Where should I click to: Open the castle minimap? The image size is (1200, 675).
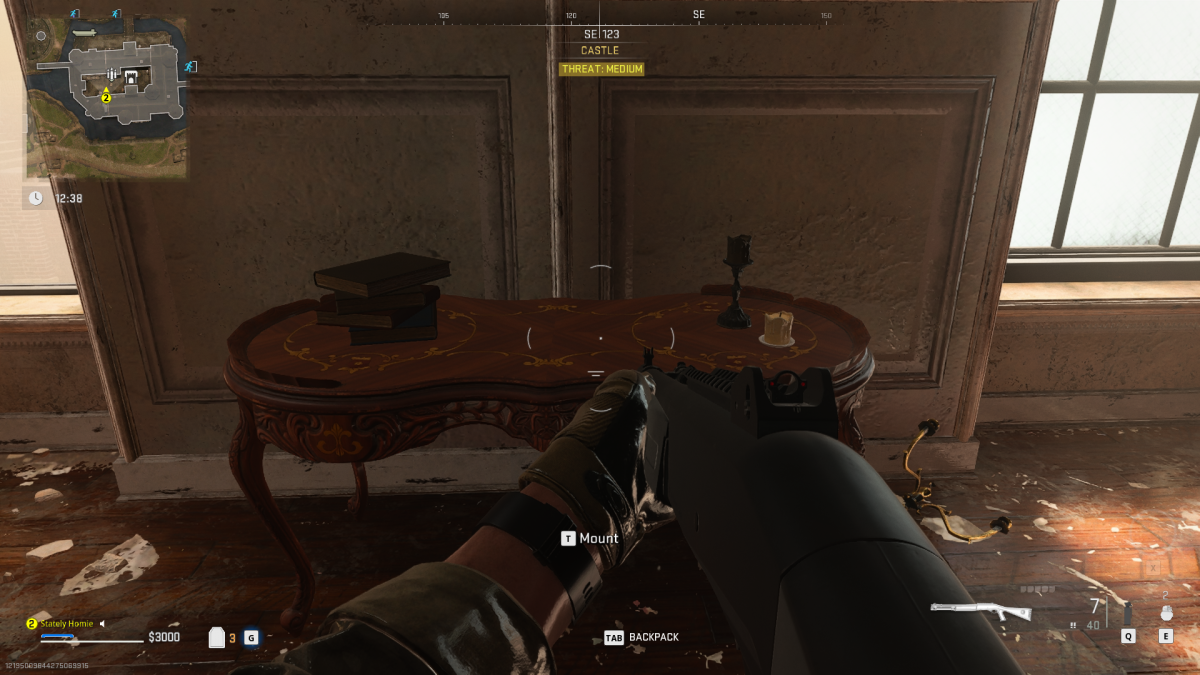(107, 95)
